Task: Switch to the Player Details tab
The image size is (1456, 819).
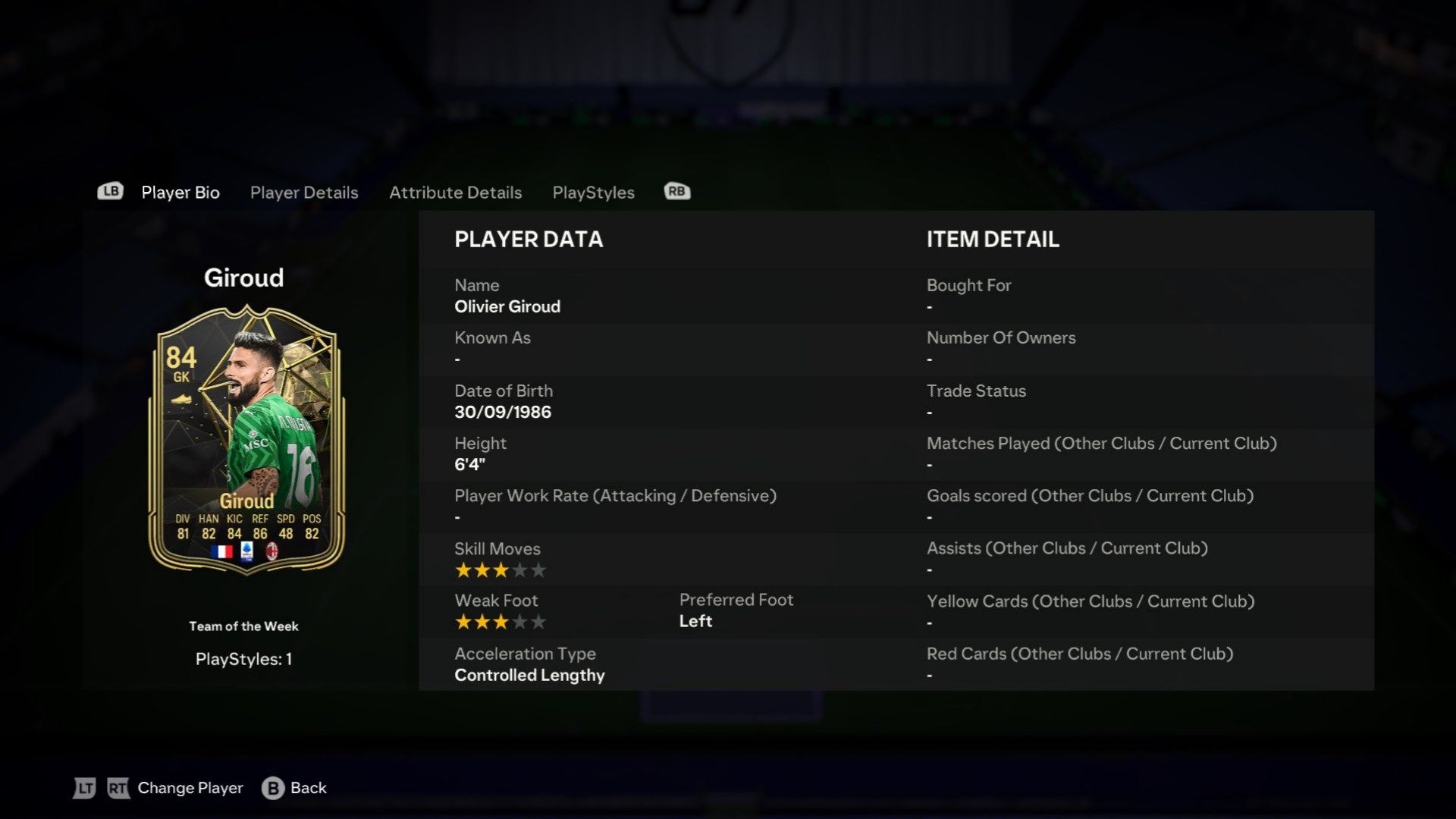Action: pos(304,193)
